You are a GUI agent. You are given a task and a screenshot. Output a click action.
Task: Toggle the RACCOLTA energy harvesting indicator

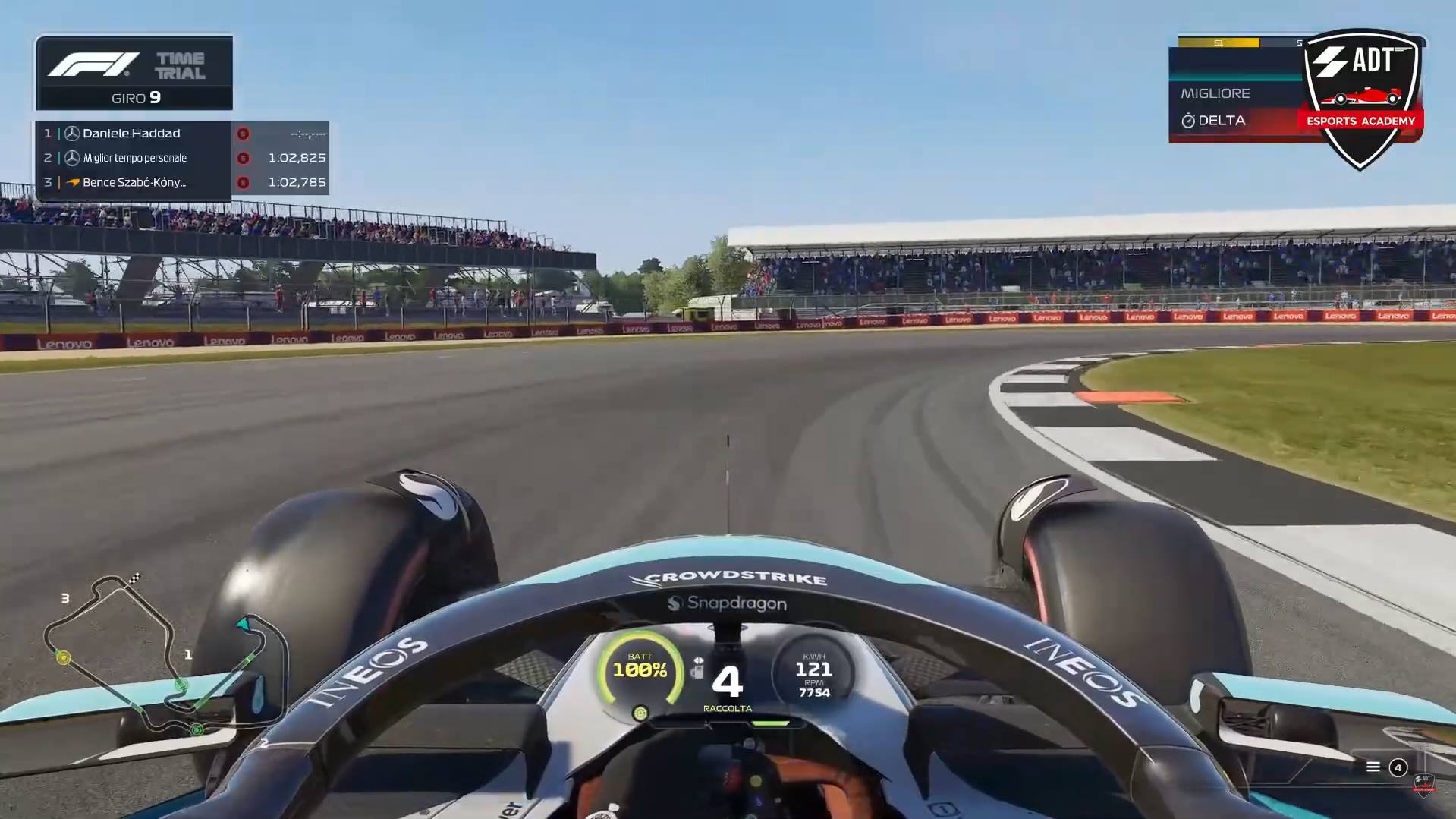tap(727, 707)
